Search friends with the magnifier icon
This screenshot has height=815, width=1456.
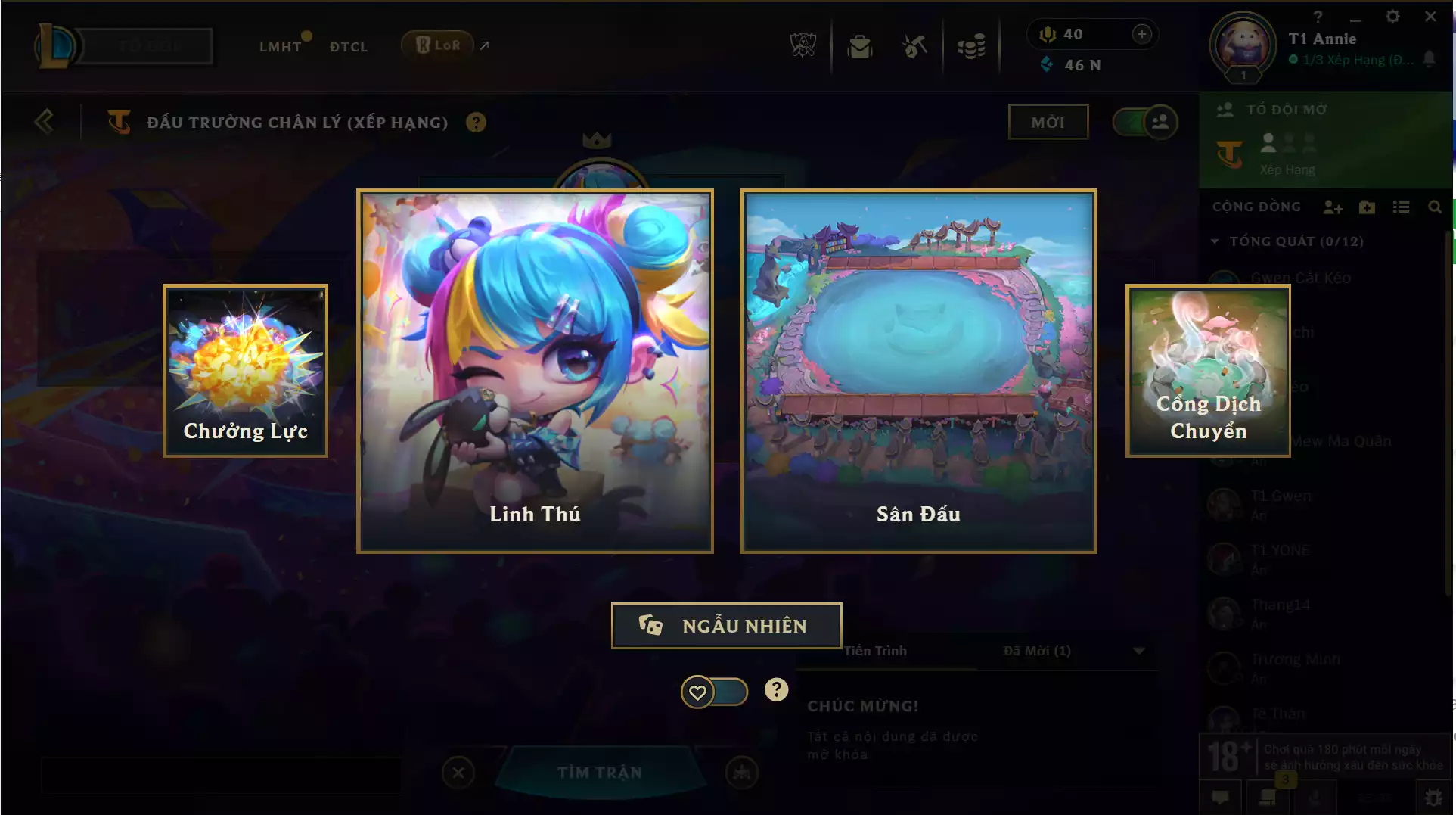point(1436,207)
